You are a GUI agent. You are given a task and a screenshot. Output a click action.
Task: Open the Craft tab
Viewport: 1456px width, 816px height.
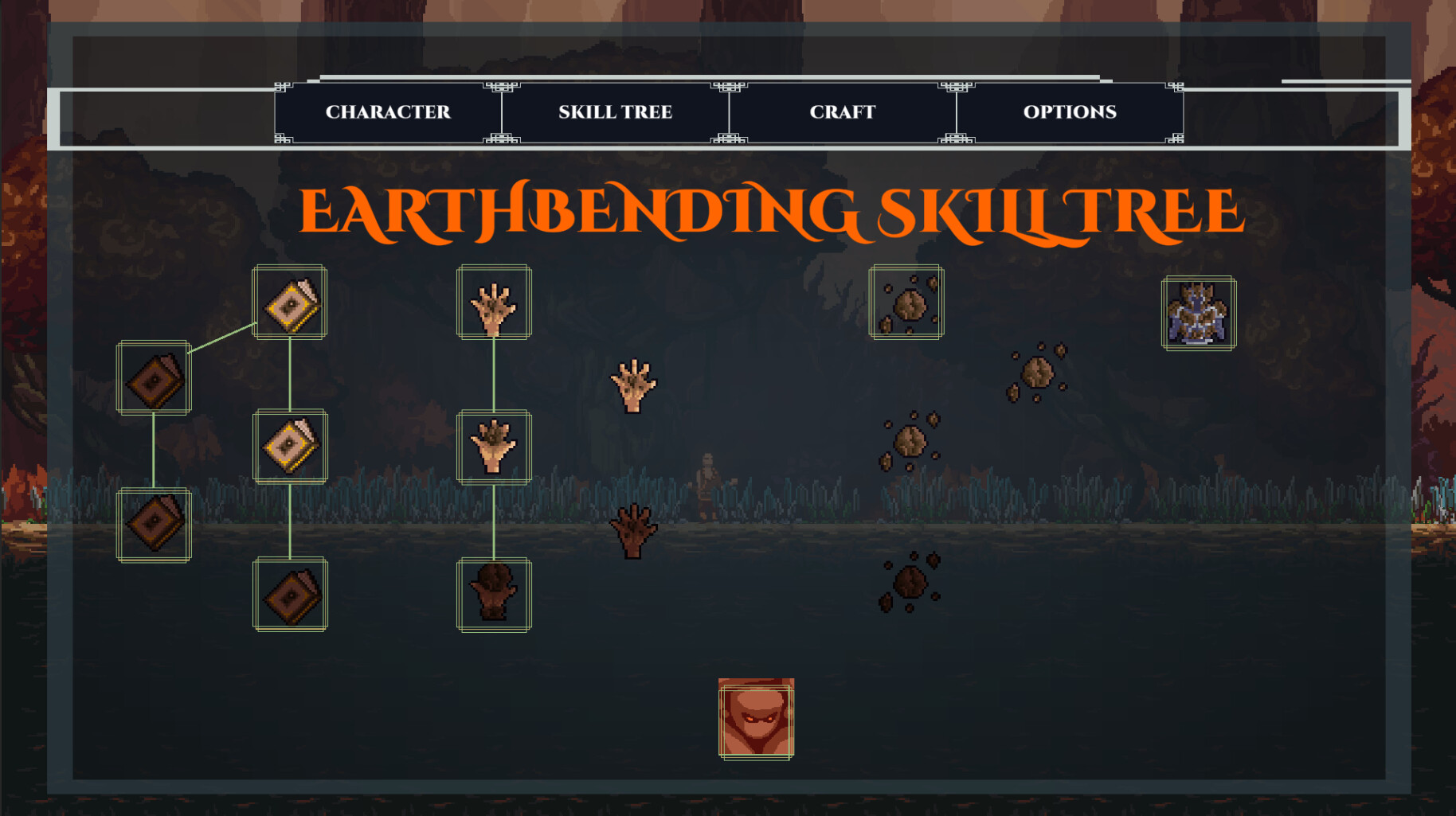[842, 112]
